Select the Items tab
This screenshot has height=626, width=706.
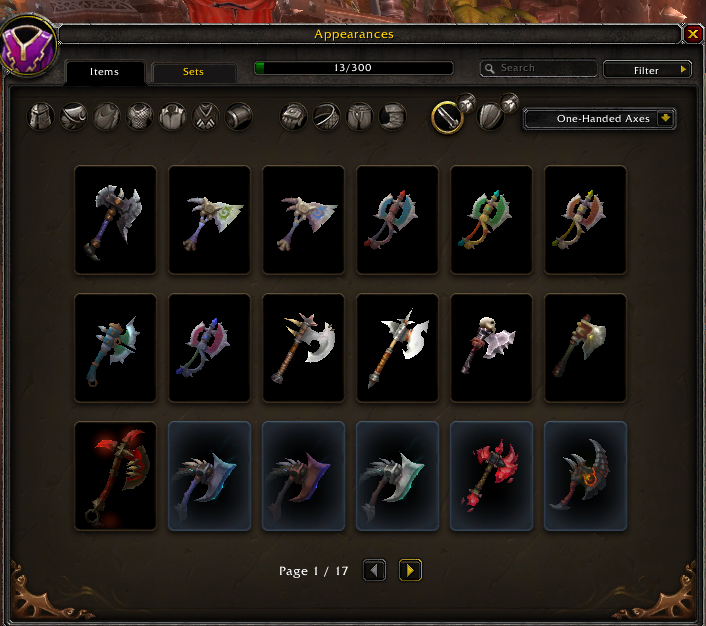point(104,72)
